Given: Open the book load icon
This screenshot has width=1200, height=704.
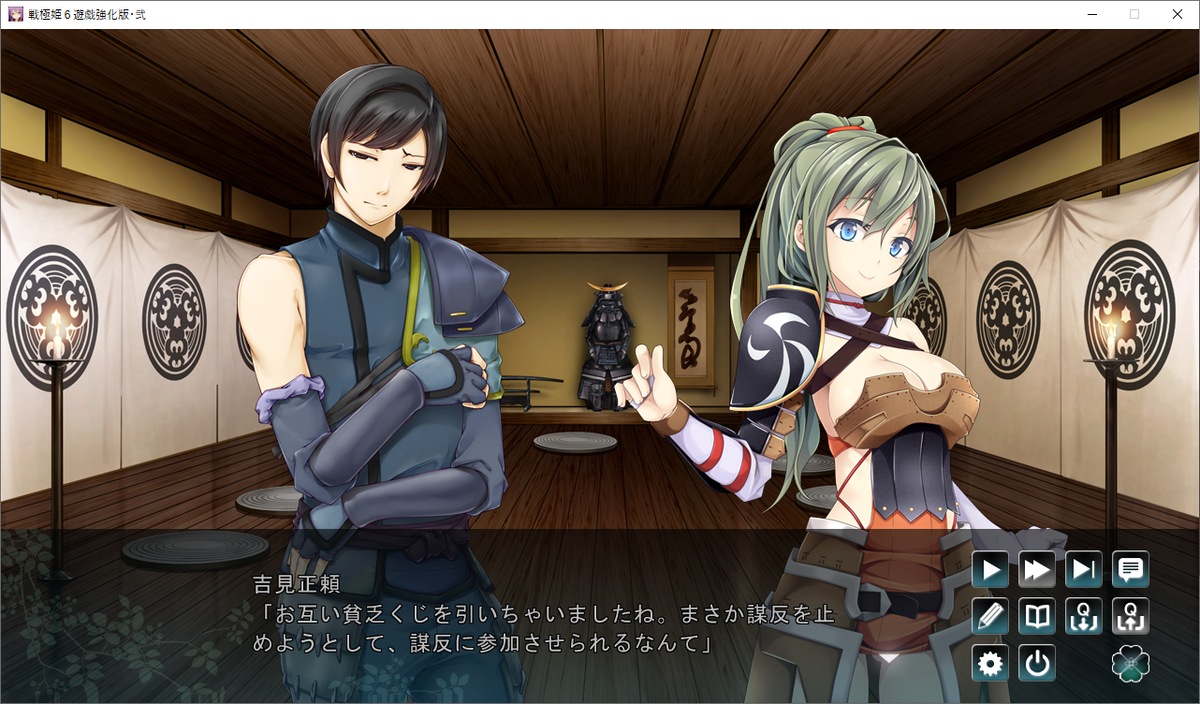Looking at the screenshot, I should [1037, 616].
